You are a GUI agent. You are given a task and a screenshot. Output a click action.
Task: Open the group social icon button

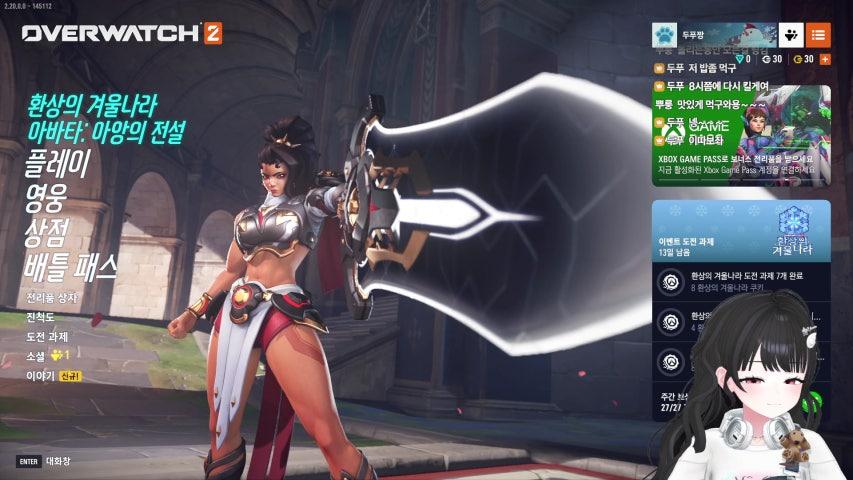pyautogui.click(x=789, y=34)
